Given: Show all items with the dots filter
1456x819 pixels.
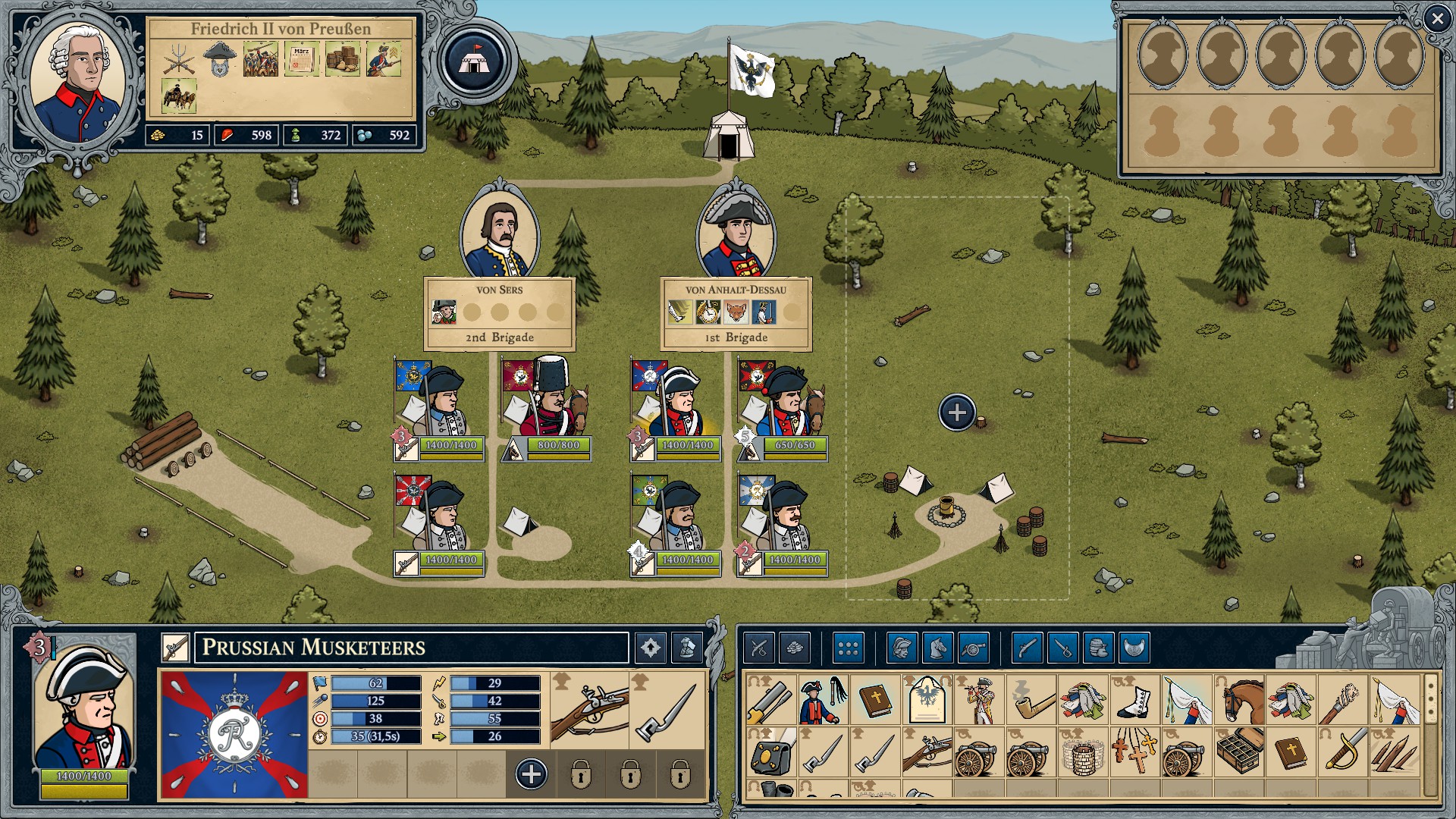Looking at the screenshot, I should 848,648.
